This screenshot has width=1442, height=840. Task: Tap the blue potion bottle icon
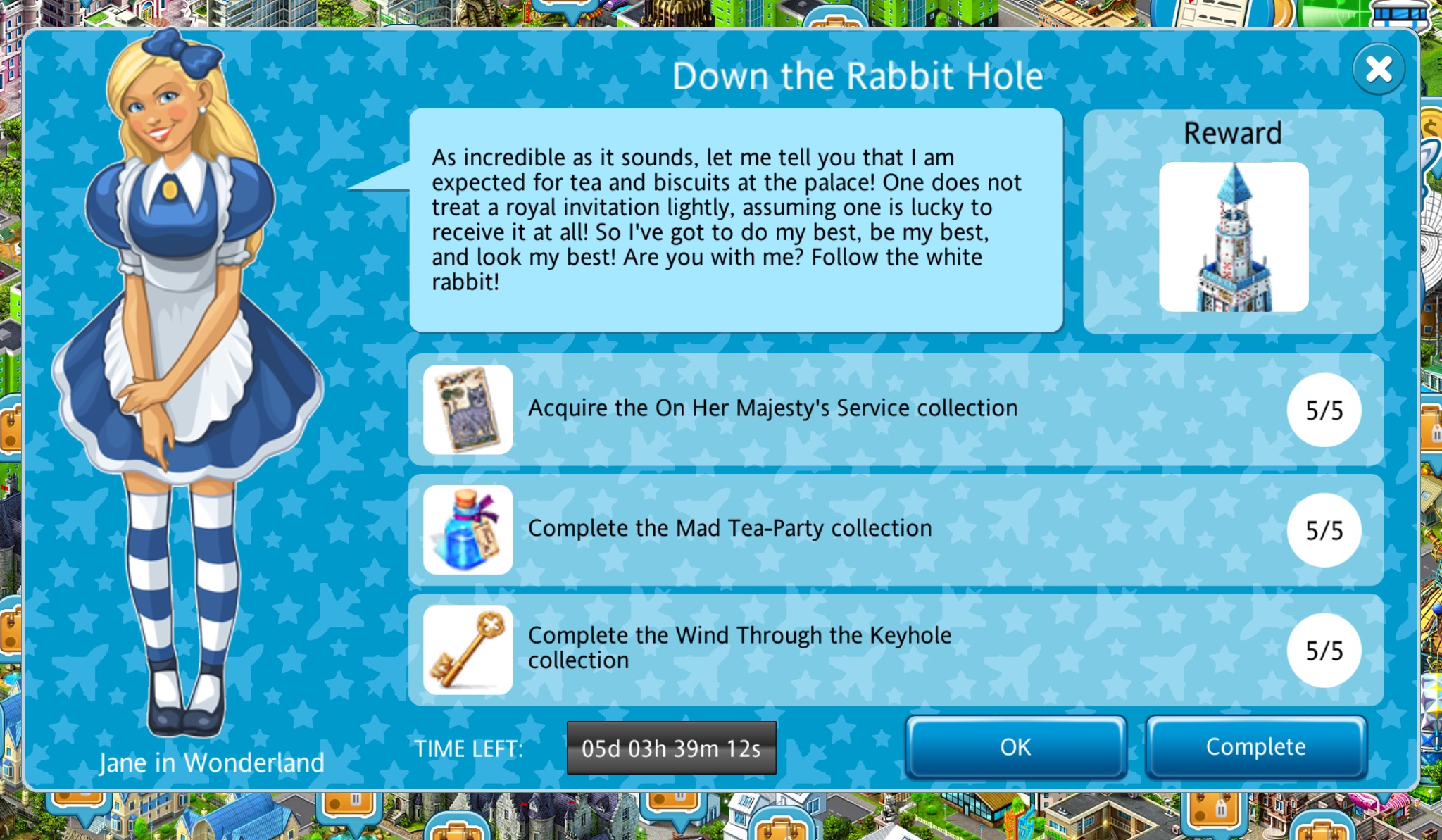tap(468, 529)
